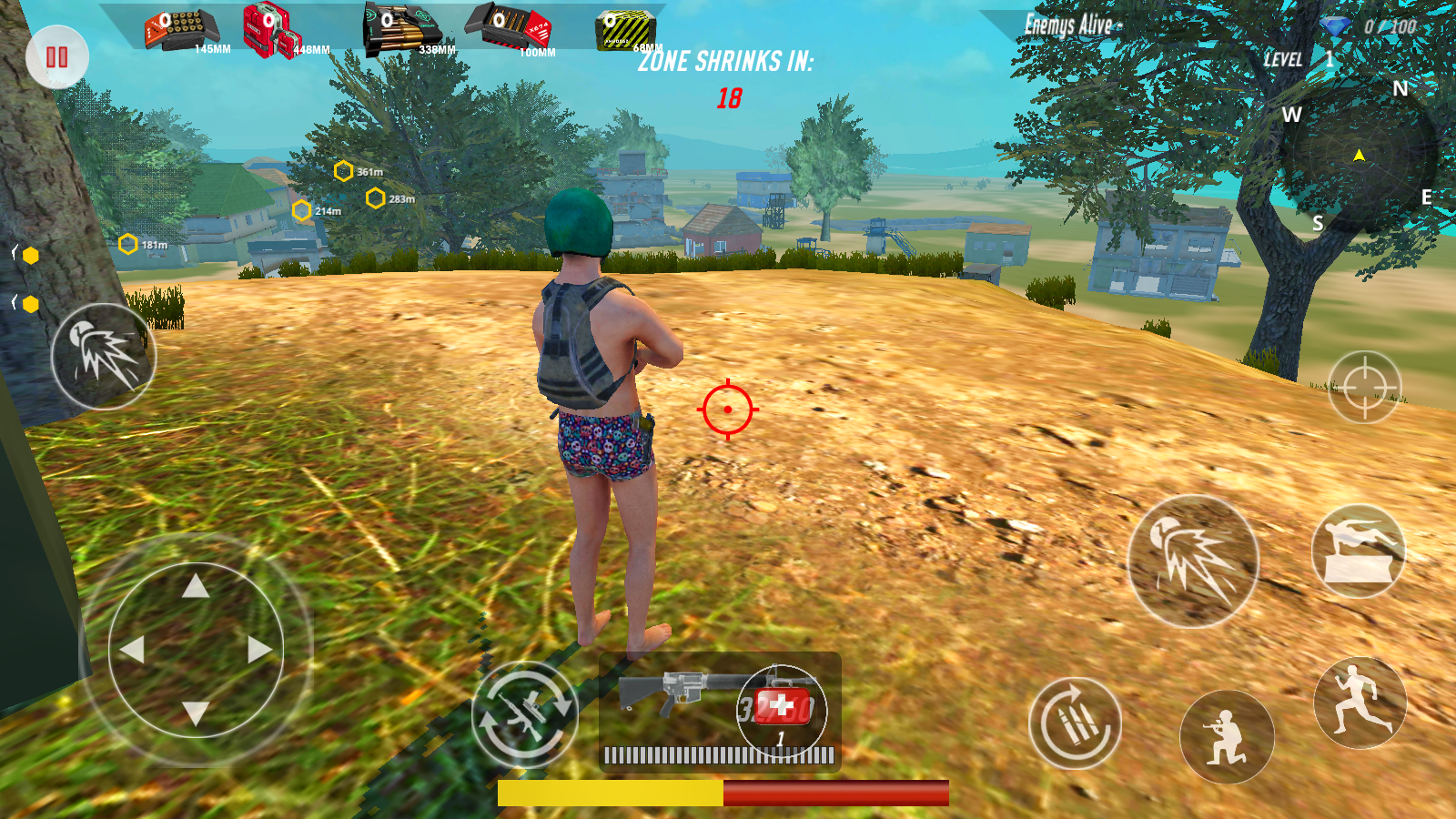Select the 338MM ammo crate

402,29
